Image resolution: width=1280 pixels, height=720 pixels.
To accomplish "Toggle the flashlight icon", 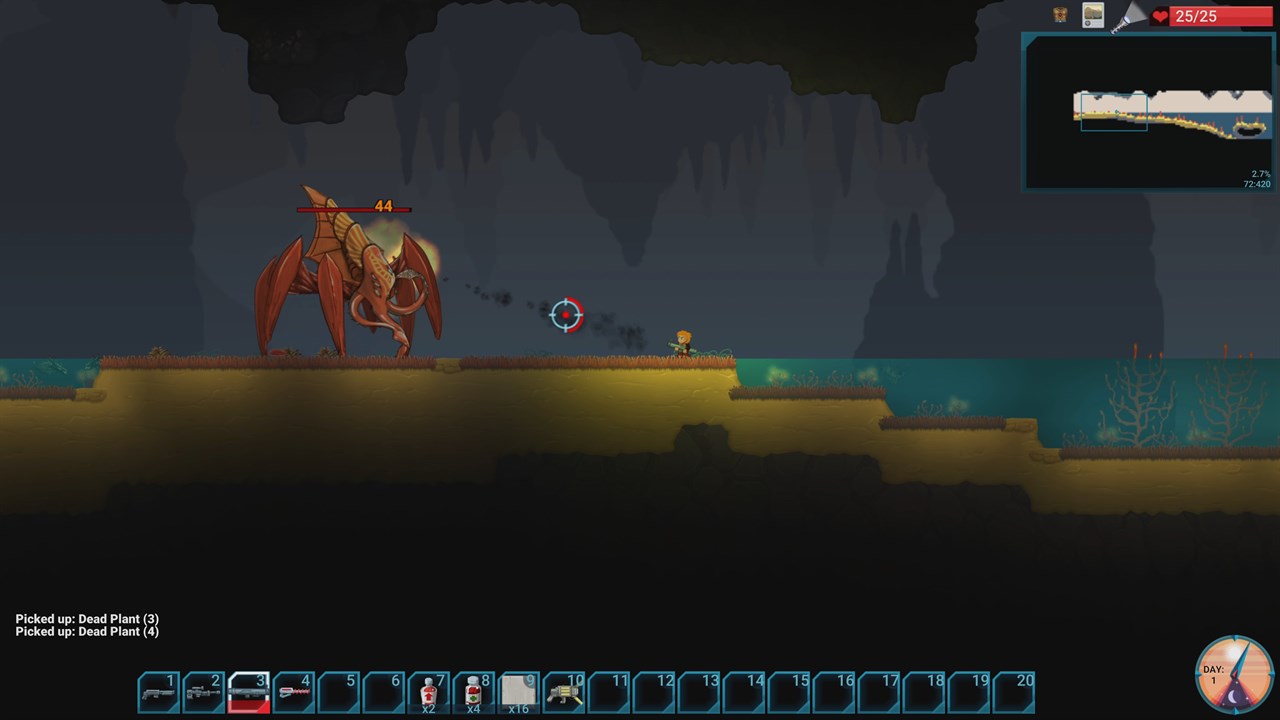I will click(1128, 16).
